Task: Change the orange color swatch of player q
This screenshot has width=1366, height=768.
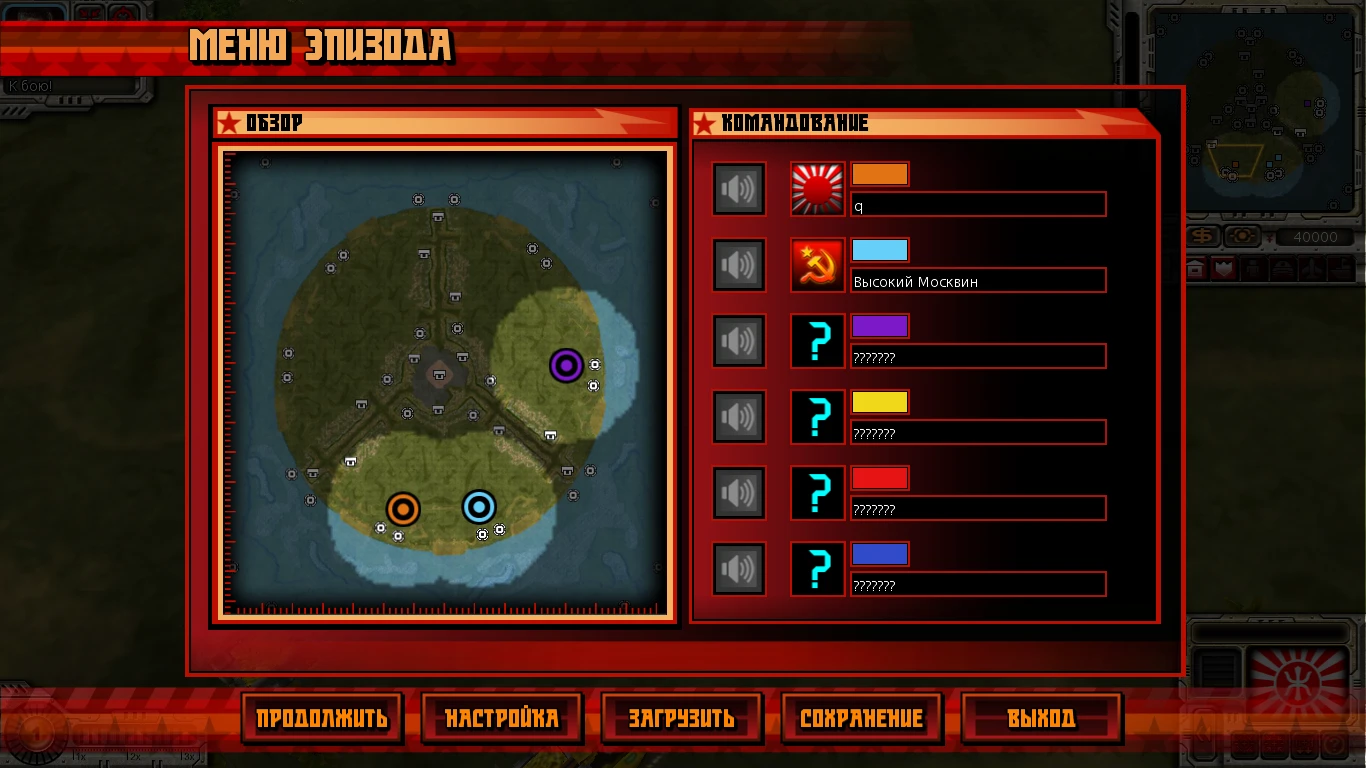Action: click(x=880, y=173)
